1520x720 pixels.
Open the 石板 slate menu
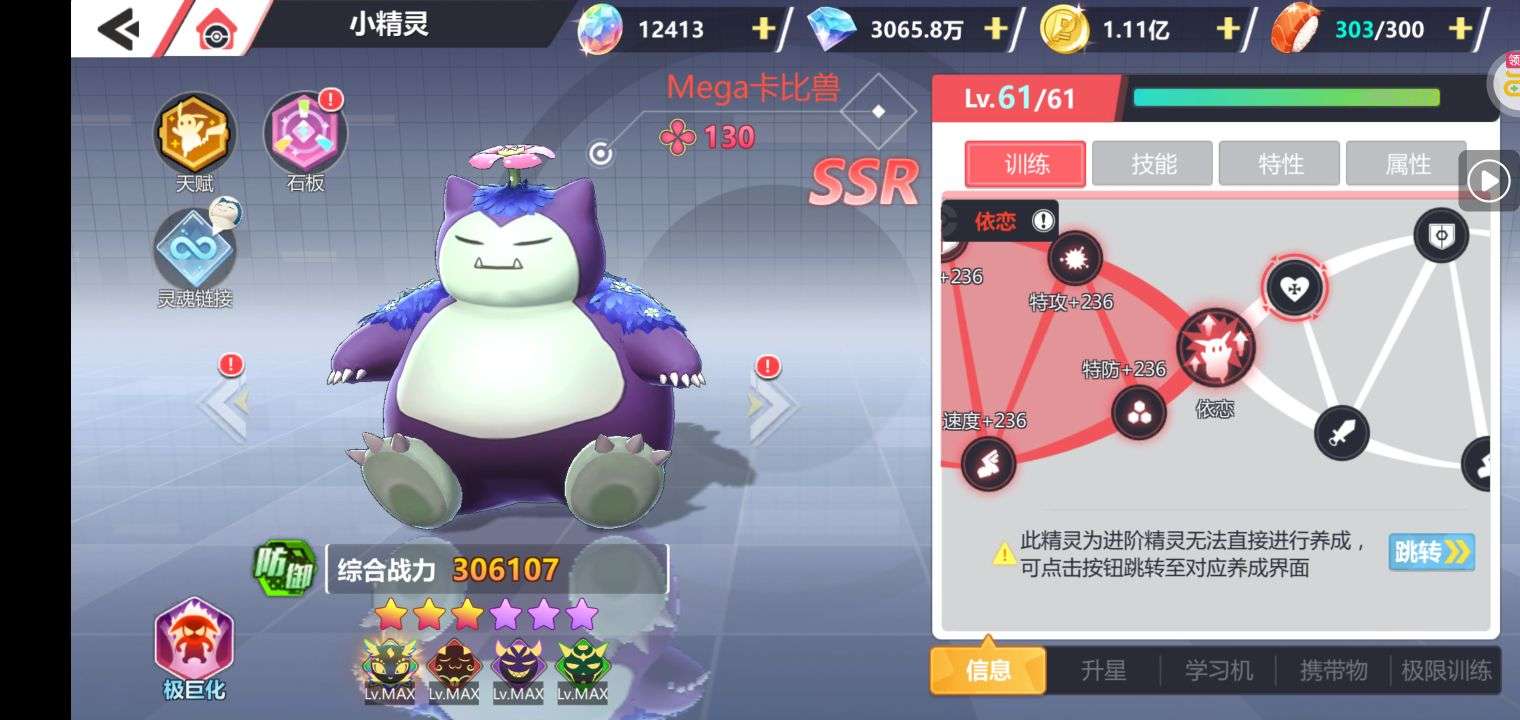tap(305, 134)
